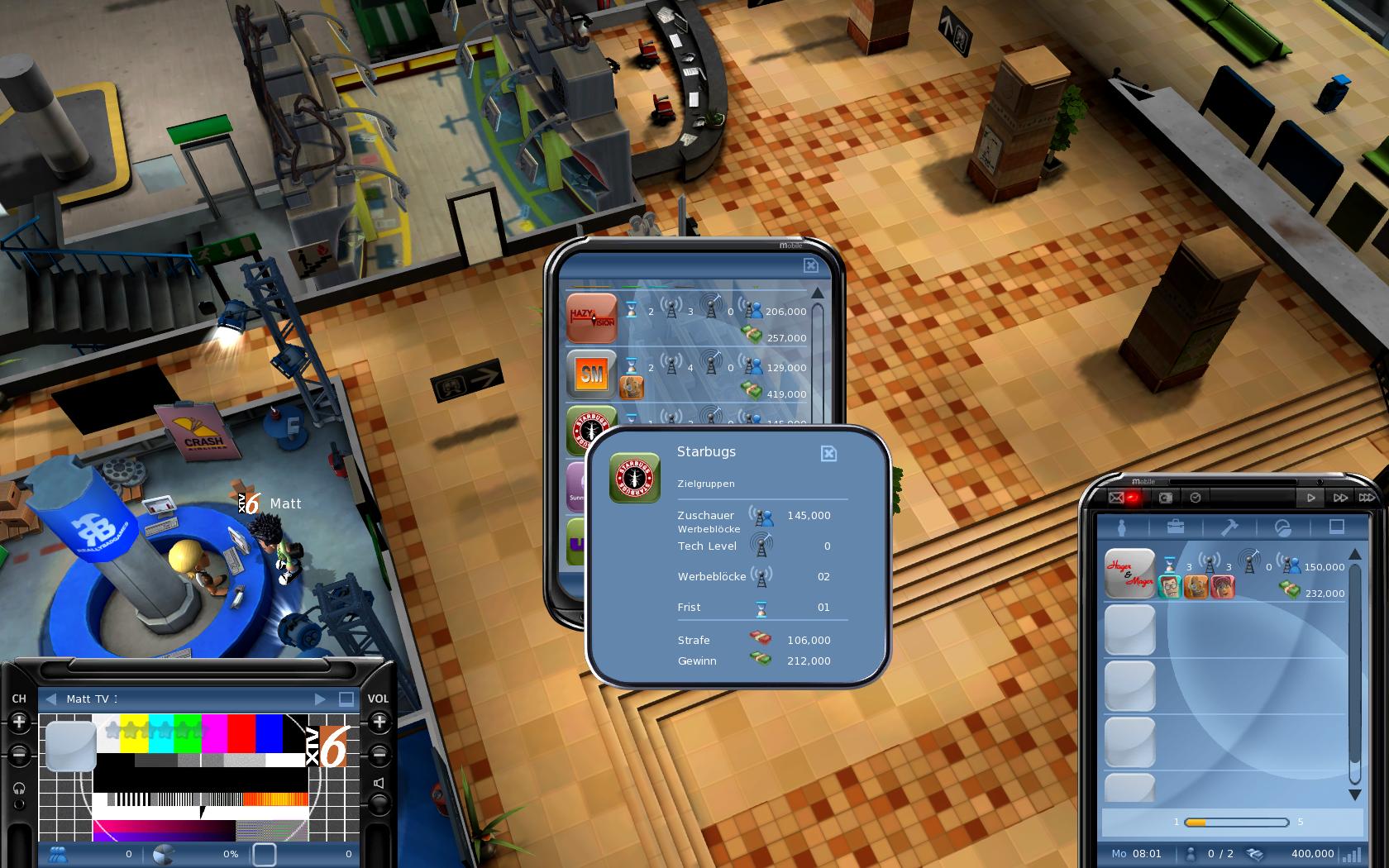
Task: Close the Starbugs details popup
Action: (x=828, y=453)
